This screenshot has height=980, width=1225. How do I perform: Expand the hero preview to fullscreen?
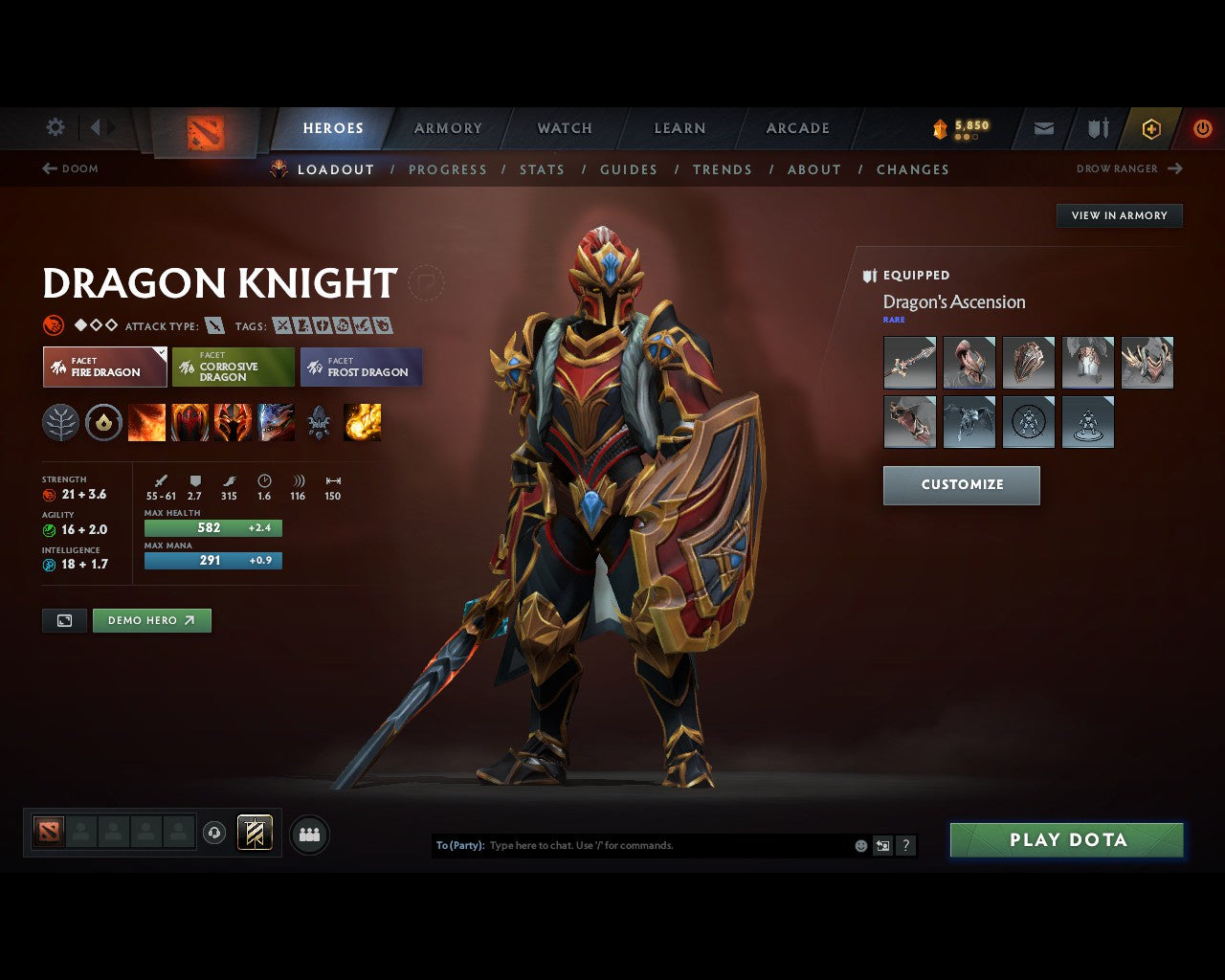click(64, 620)
